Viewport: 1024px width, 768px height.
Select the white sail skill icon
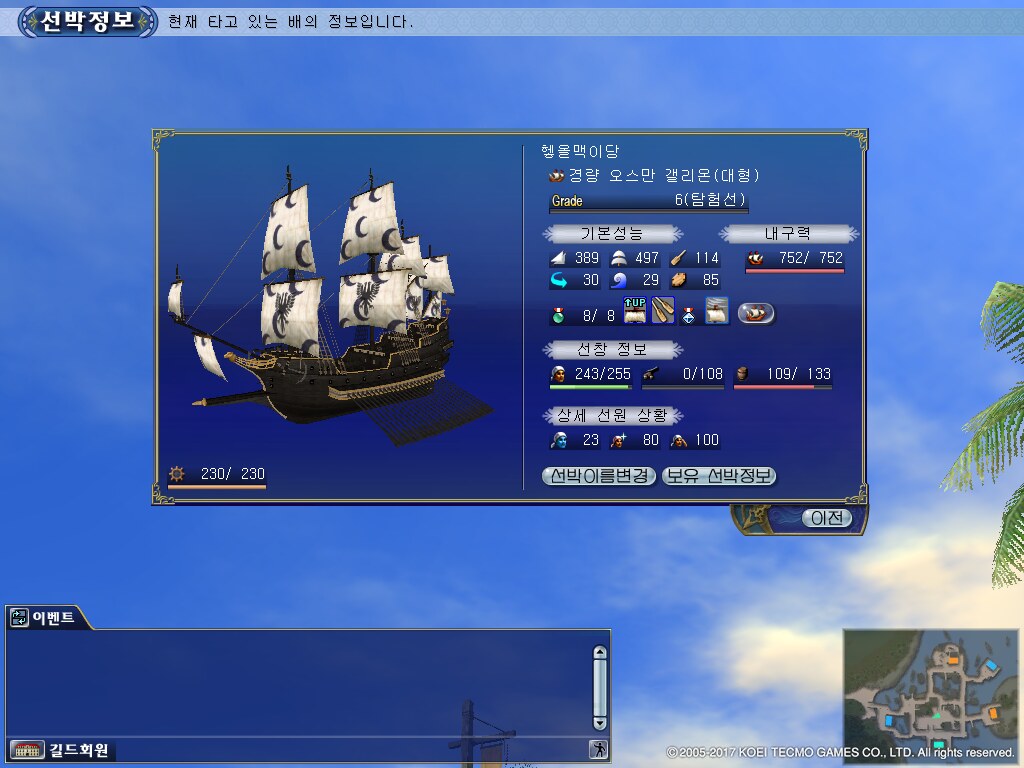(x=716, y=311)
